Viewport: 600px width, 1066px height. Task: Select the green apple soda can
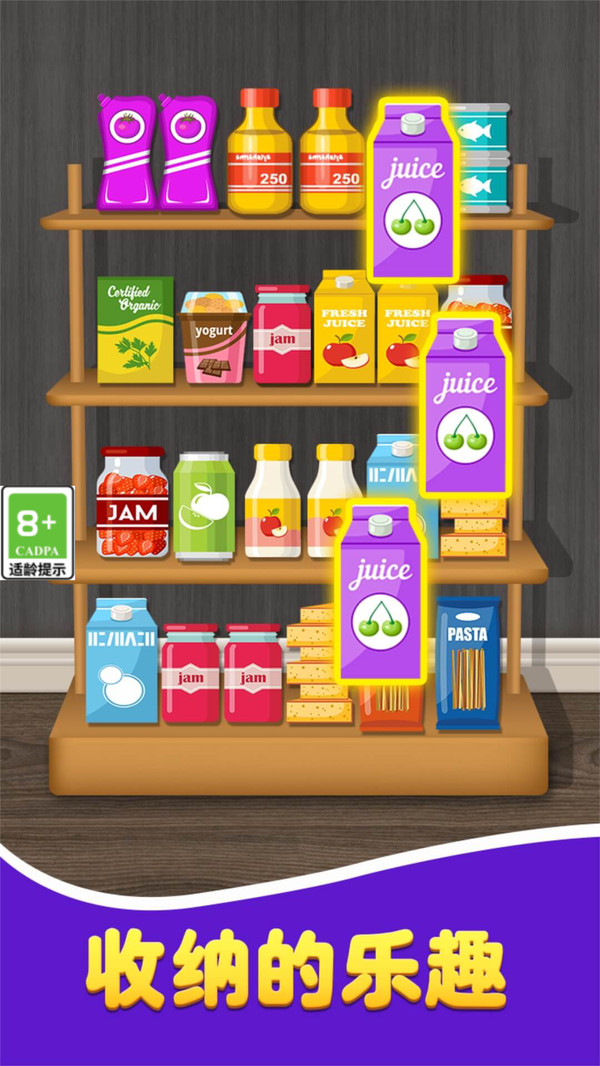(x=204, y=506)
